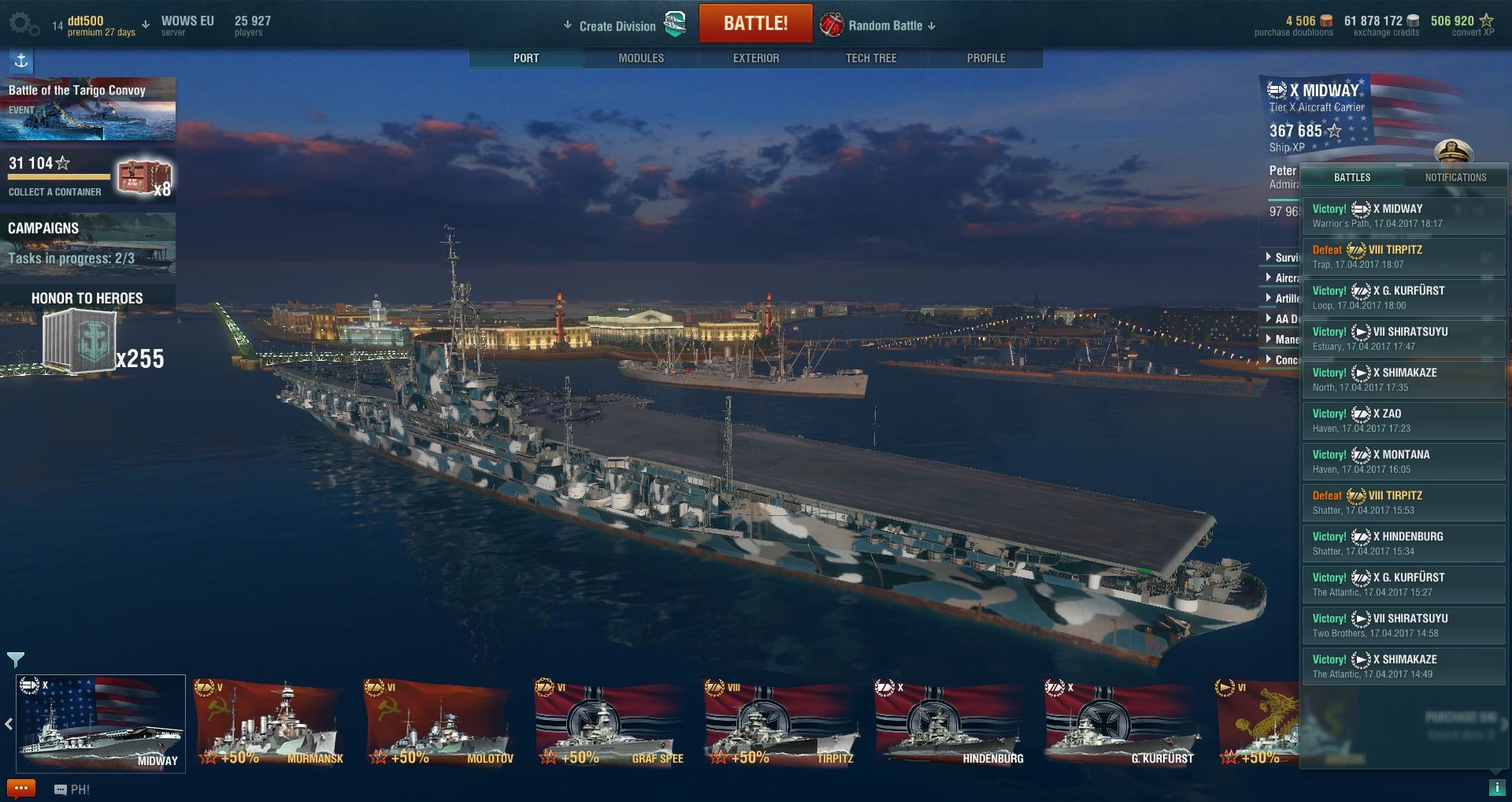The height and width of the screenshot is (802, 1512).
Task: Open the Battle of the Tarigo Convoy event
Action: [87, 109]
